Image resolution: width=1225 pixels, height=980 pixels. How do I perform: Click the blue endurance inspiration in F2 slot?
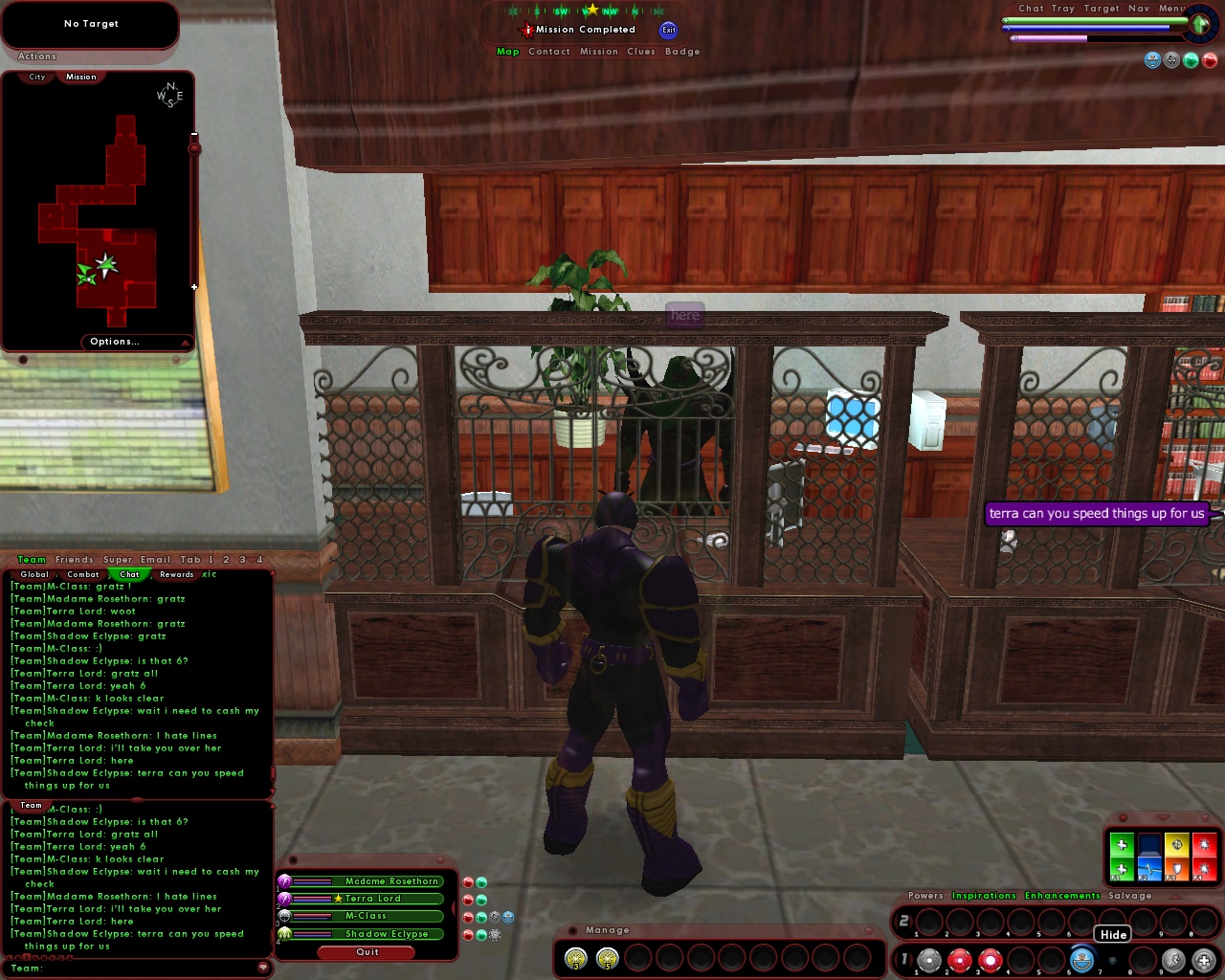pyautogui.click(x=1149, y=869)
